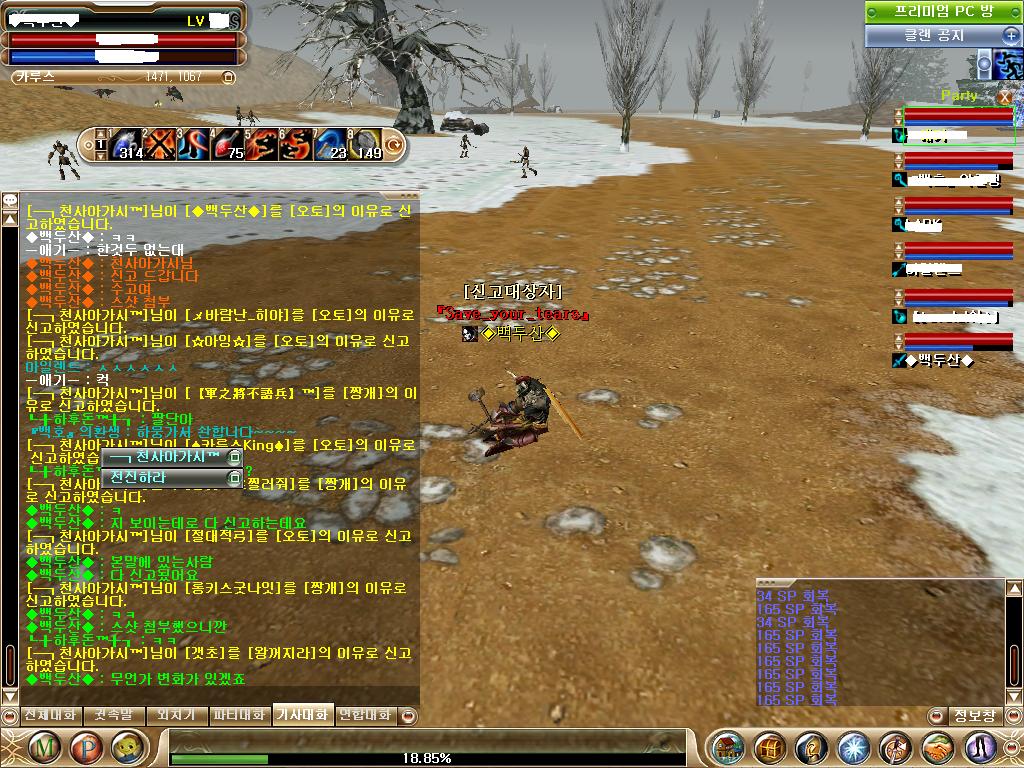
Task: Open the handshake trade icon
Action: click(x=937, y=747)
